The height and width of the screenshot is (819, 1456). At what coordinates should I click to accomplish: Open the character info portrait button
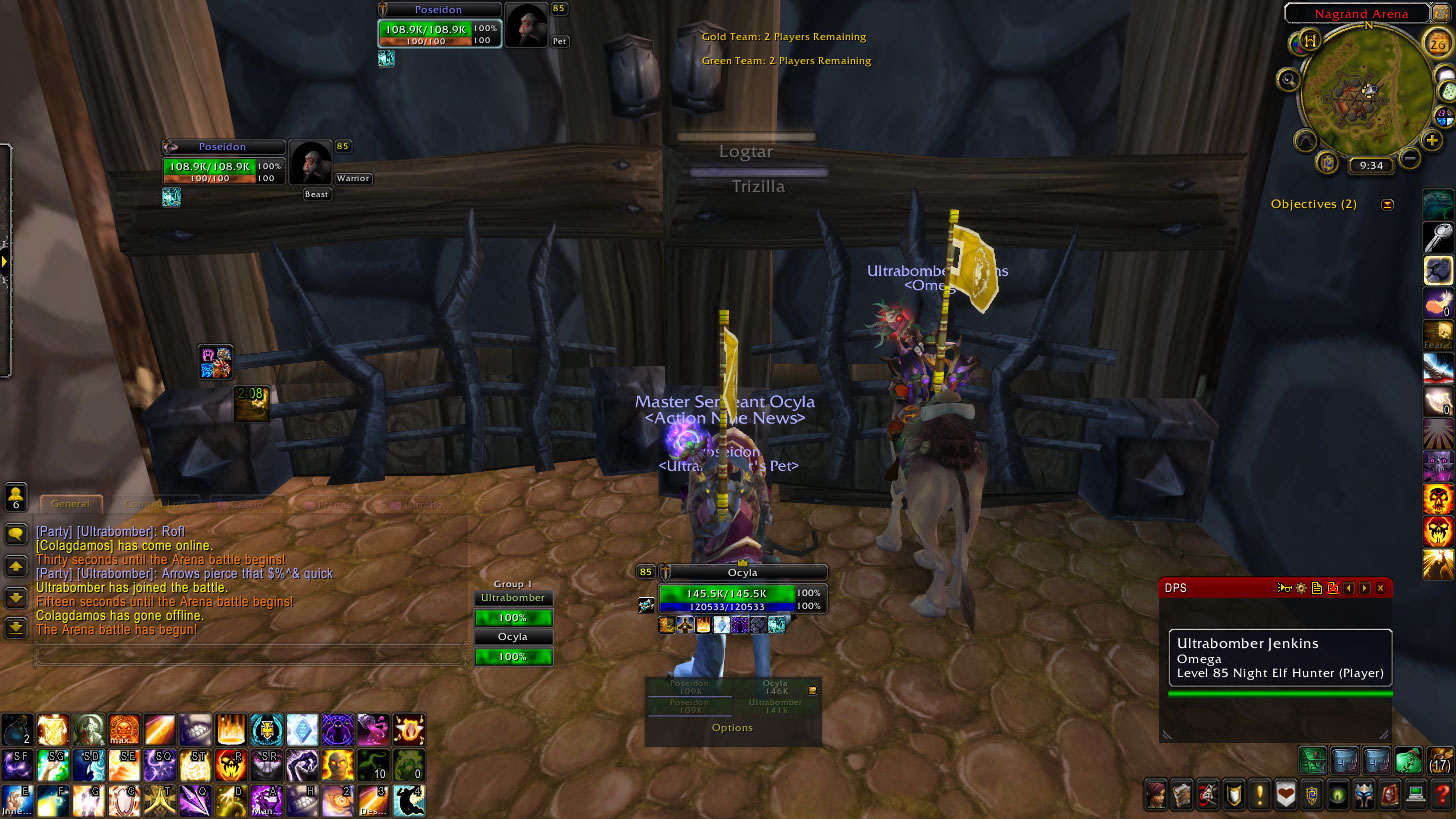point(1157,795)
